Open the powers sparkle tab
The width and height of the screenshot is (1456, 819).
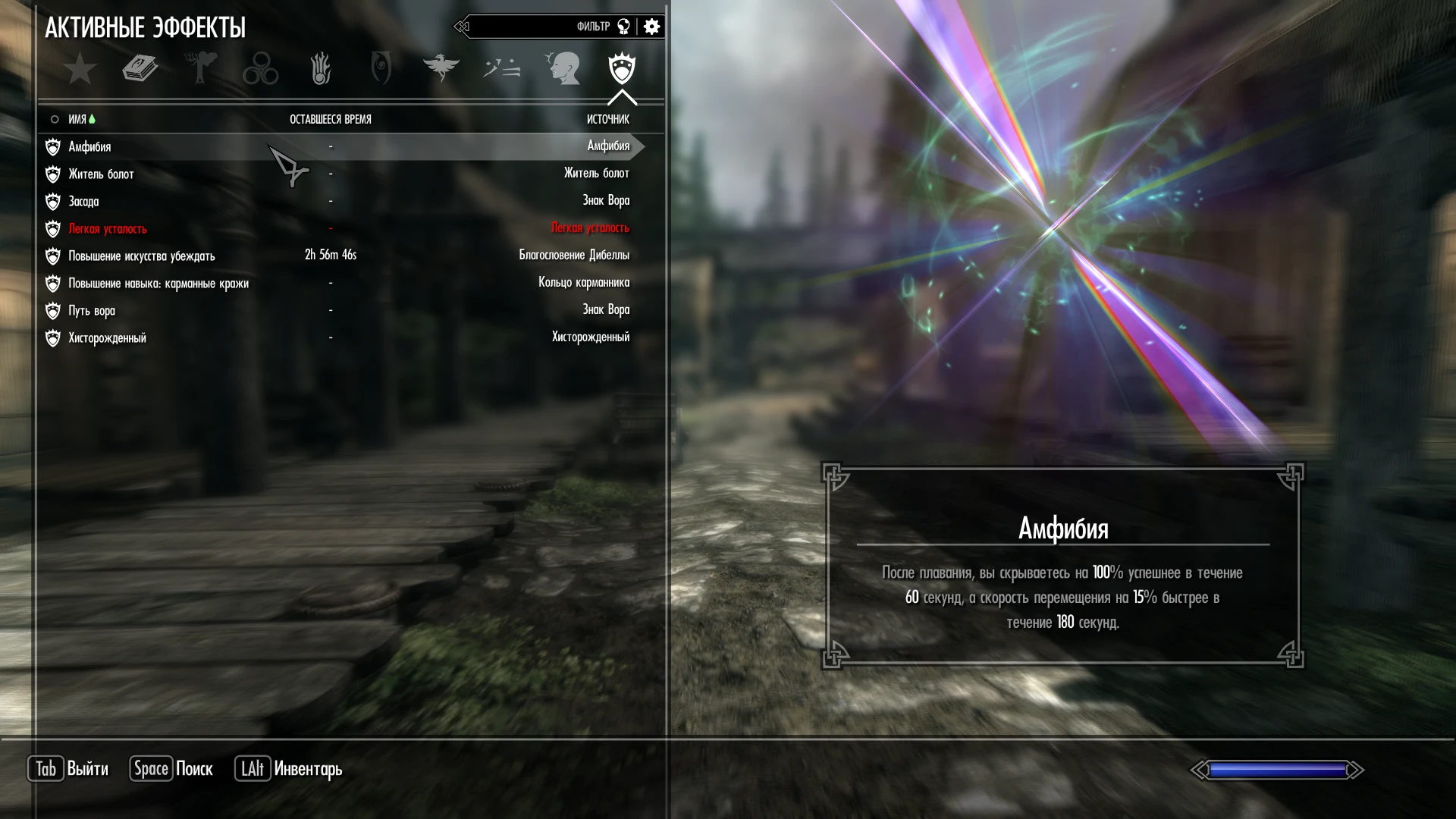(x=501, y=68)
